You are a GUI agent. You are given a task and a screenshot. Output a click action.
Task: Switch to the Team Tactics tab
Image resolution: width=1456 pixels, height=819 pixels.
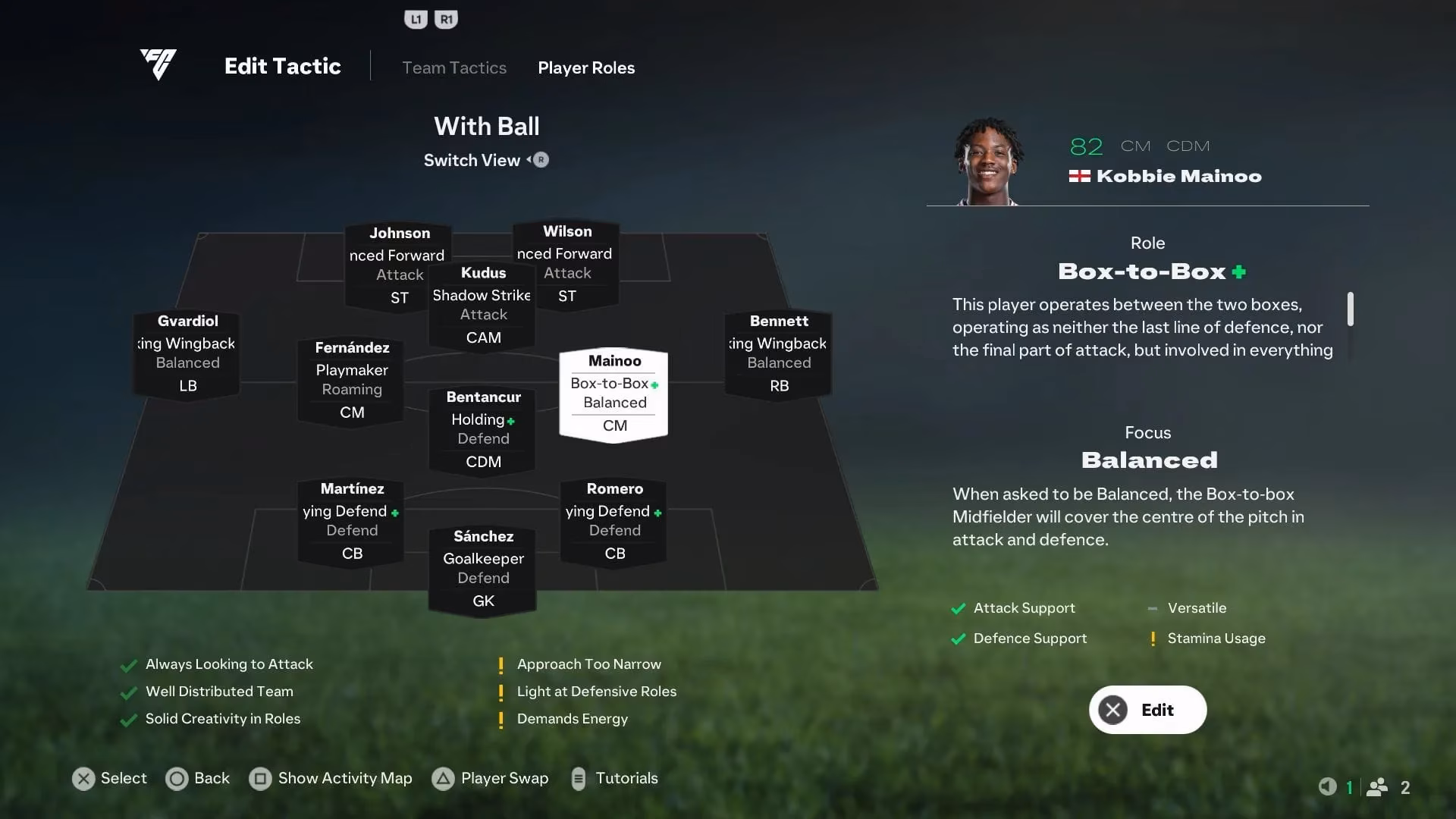coord(454,67)
